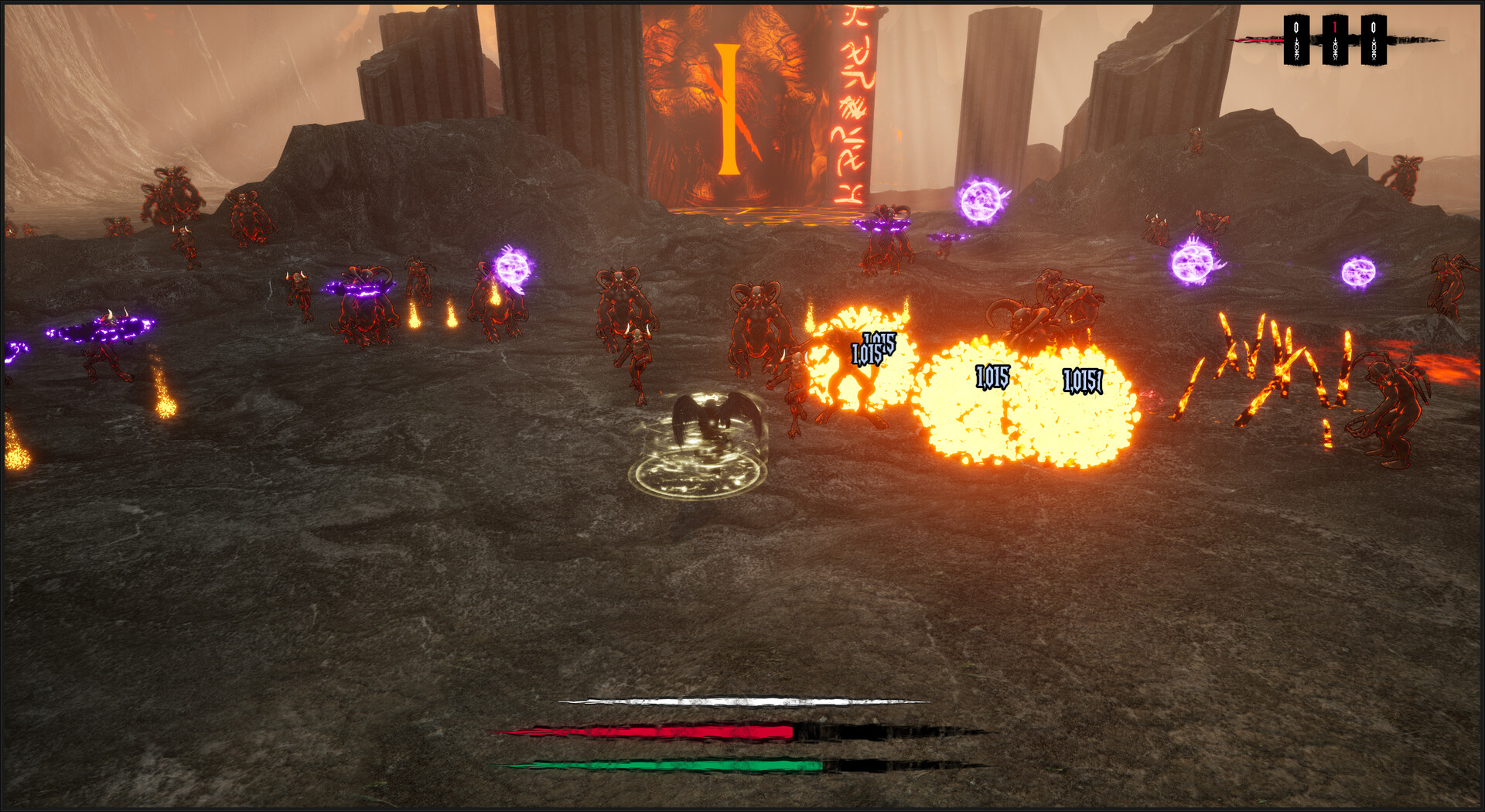Click the rightmost 1.0151 damage label
The image size is (1485, 812).
[x=1082, y=380]
